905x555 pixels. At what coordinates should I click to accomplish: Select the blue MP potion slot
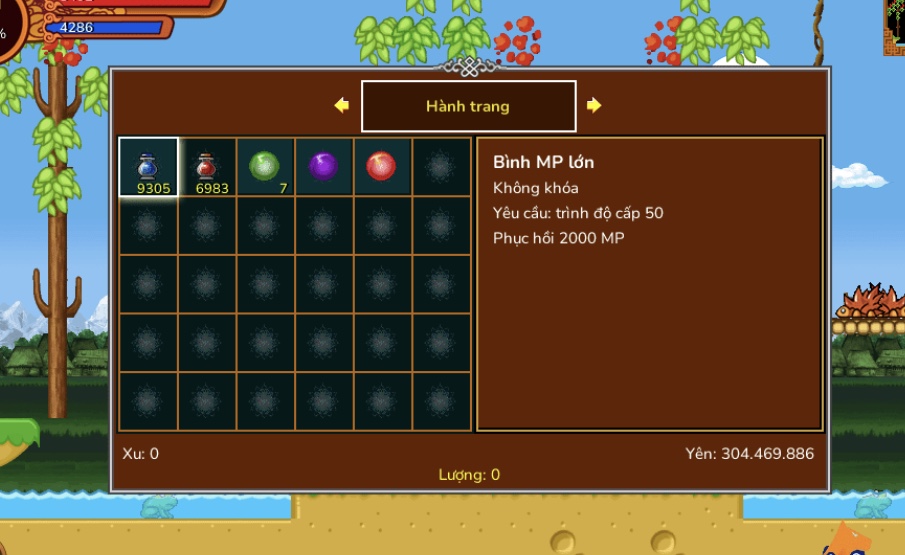click(x=148, y=167)
